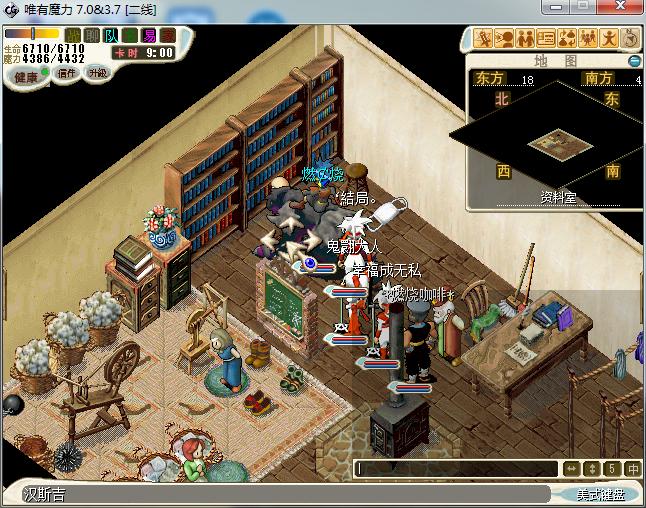
Task: Open the 信件 mail button
Action: pos(67,74)
